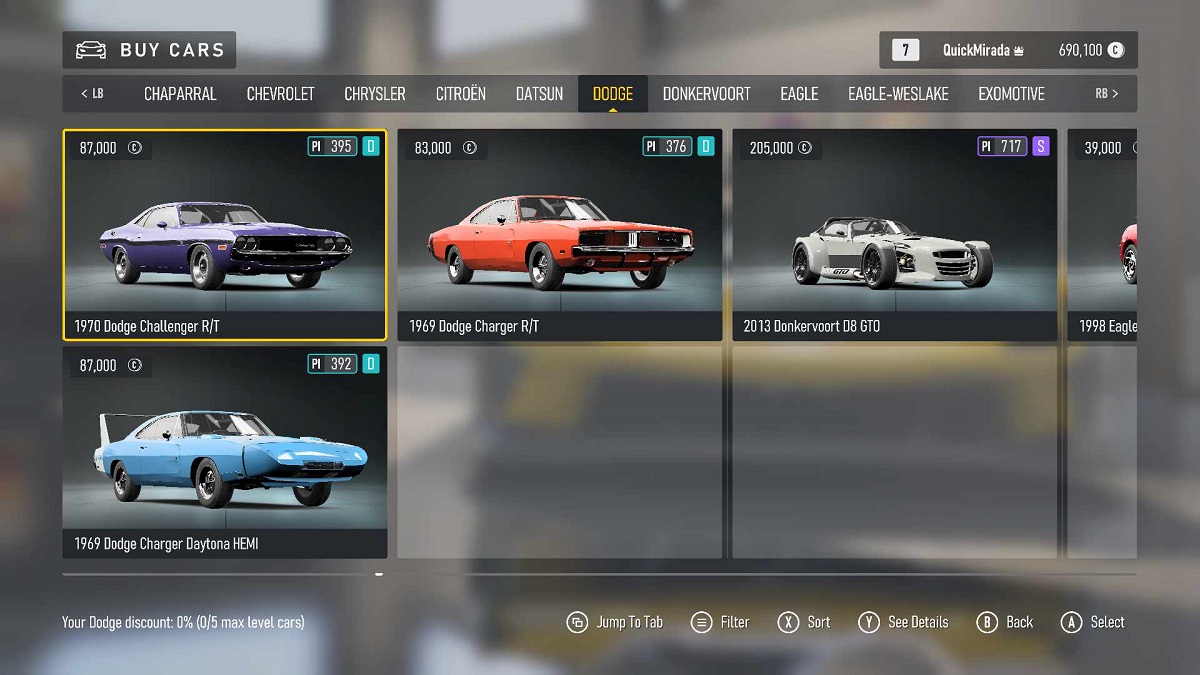The width and height of the screenshot is (1200, 675).
Task: Show the Citroën car list
Action: [x=461, y=94]
